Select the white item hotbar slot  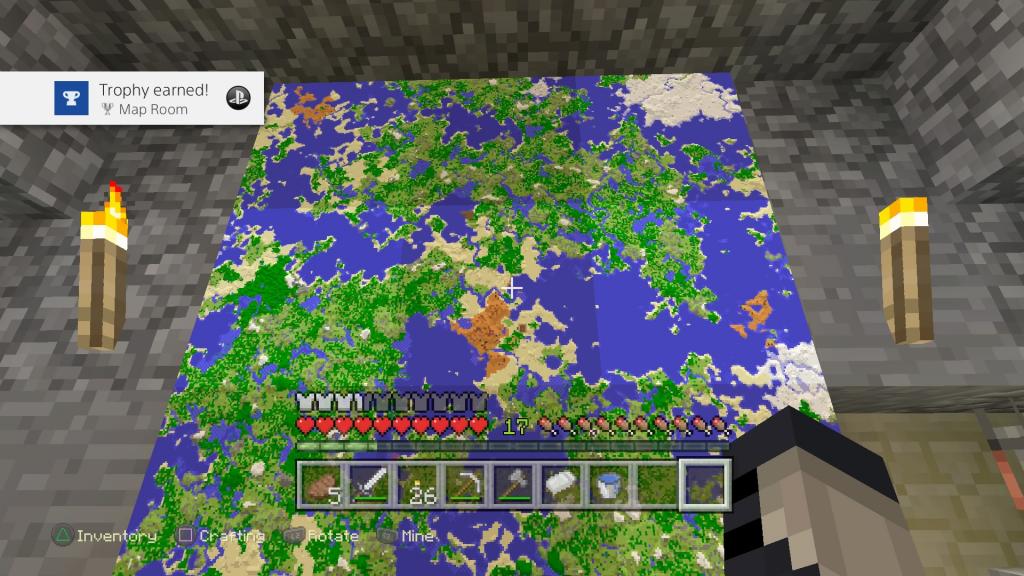[x=561, y=484]
